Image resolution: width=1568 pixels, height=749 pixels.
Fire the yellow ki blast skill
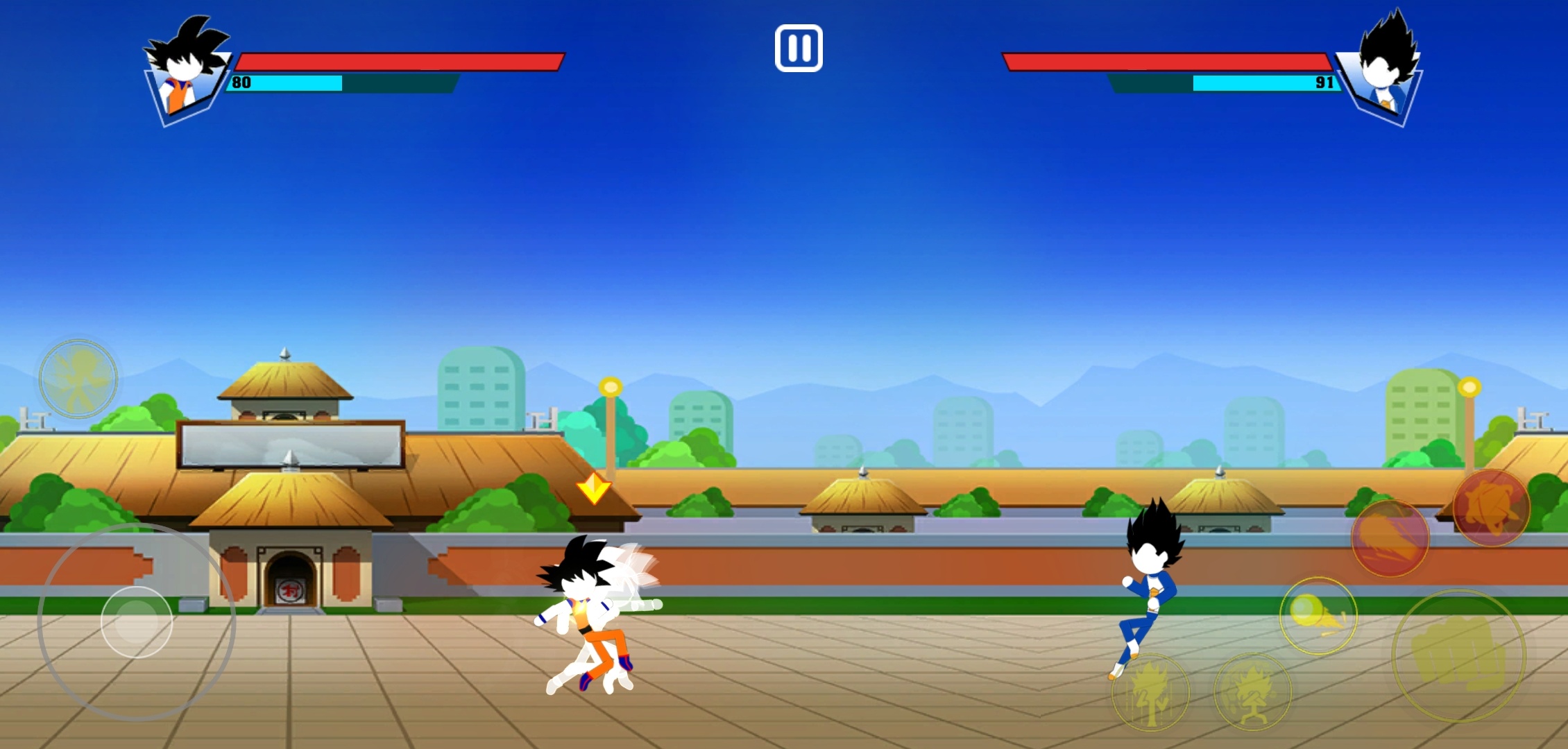click(x=1318, y=616)
